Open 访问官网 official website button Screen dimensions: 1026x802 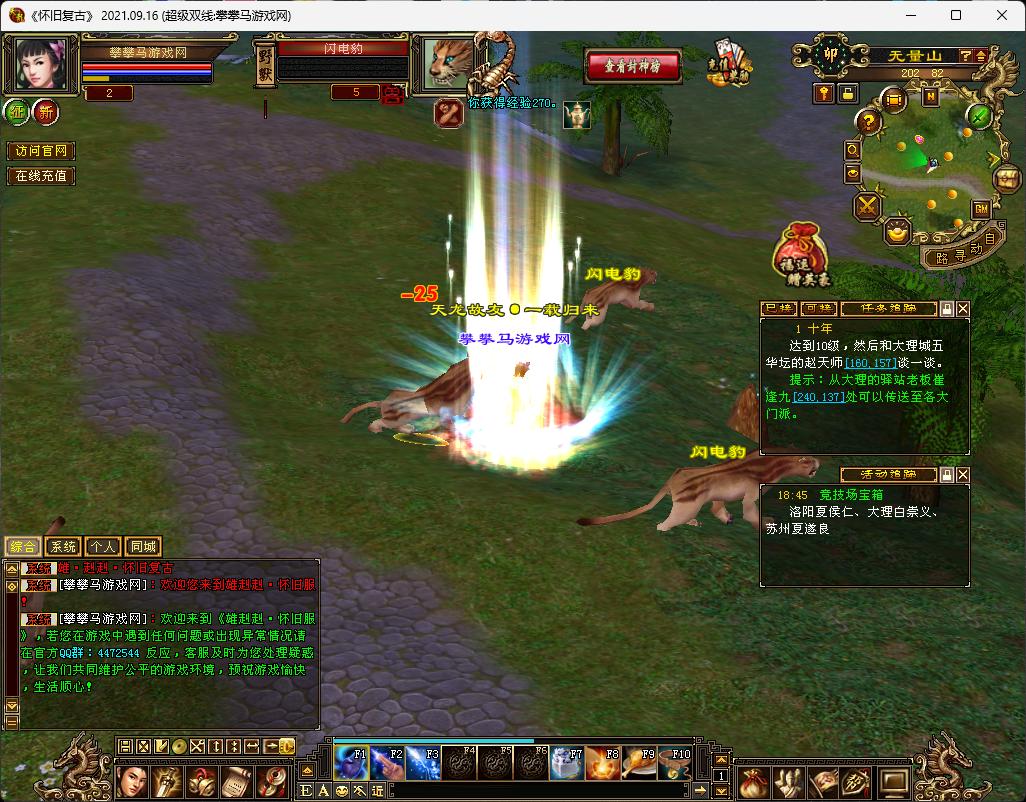point(42,151)
